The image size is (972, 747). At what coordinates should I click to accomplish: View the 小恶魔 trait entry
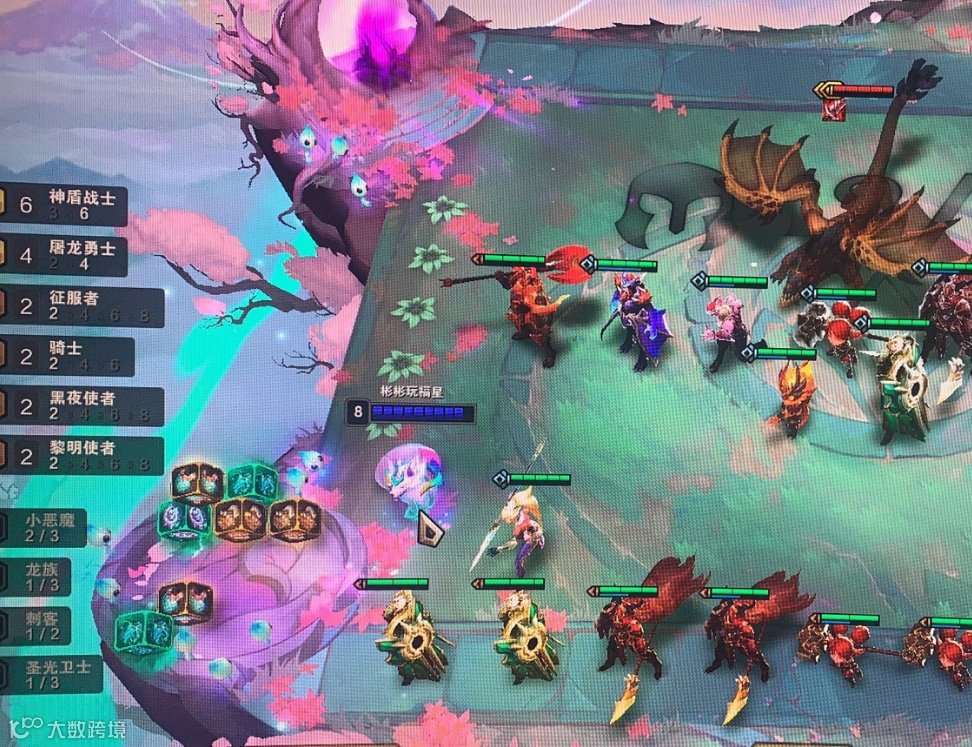45,527
